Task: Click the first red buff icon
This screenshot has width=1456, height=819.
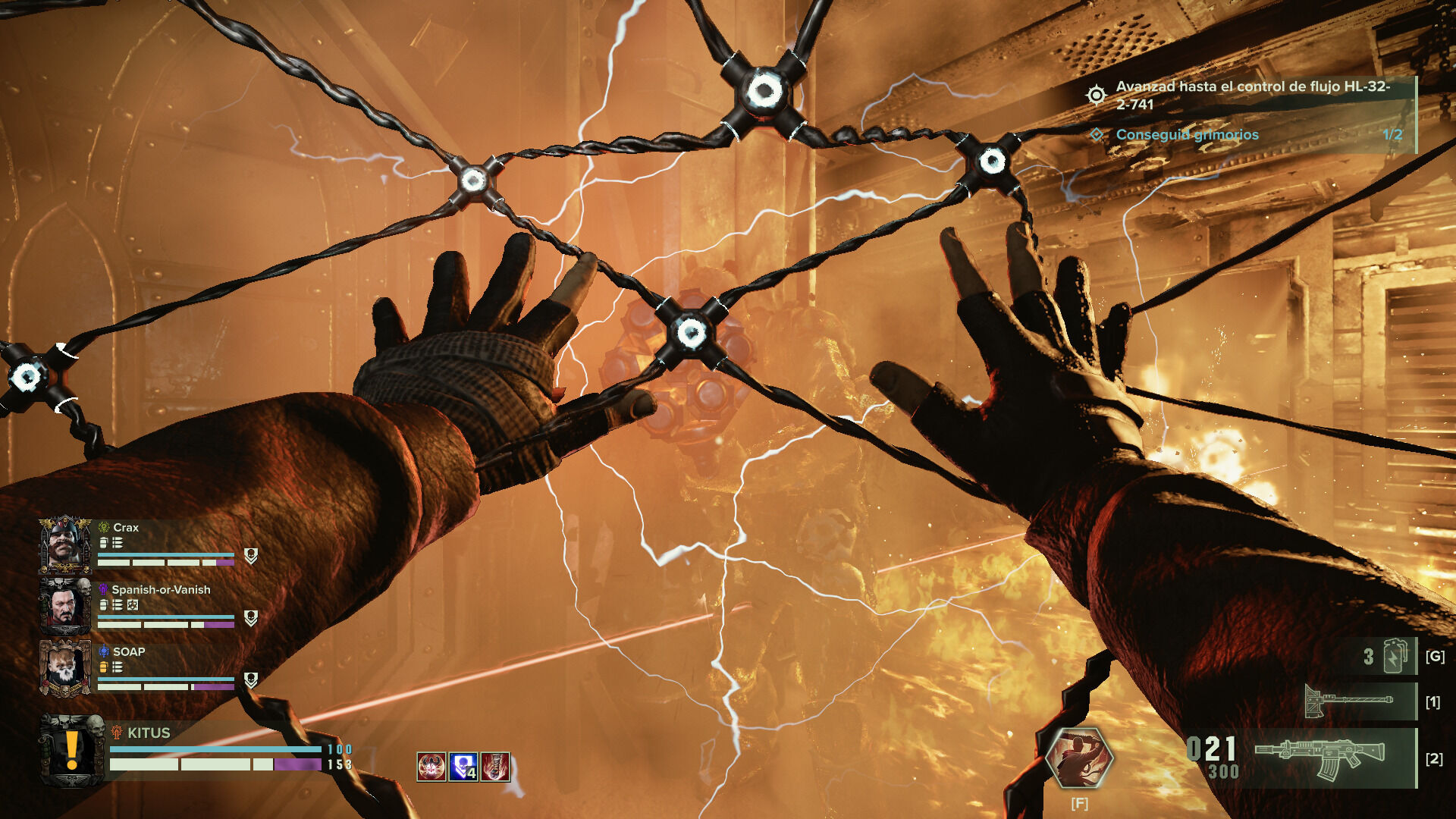Action: coord(431,767)
